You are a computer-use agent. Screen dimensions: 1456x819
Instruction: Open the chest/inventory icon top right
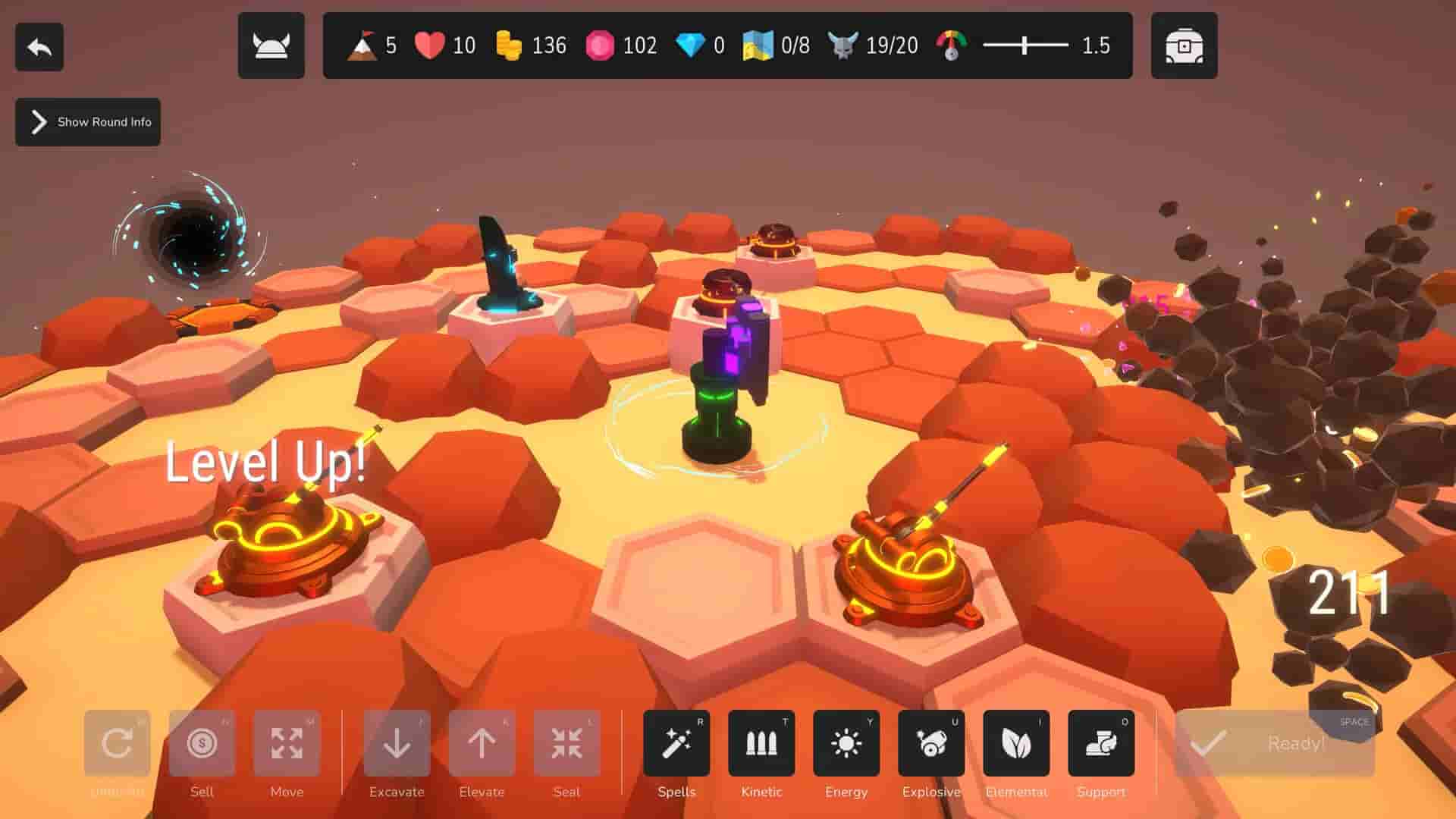1184,46
